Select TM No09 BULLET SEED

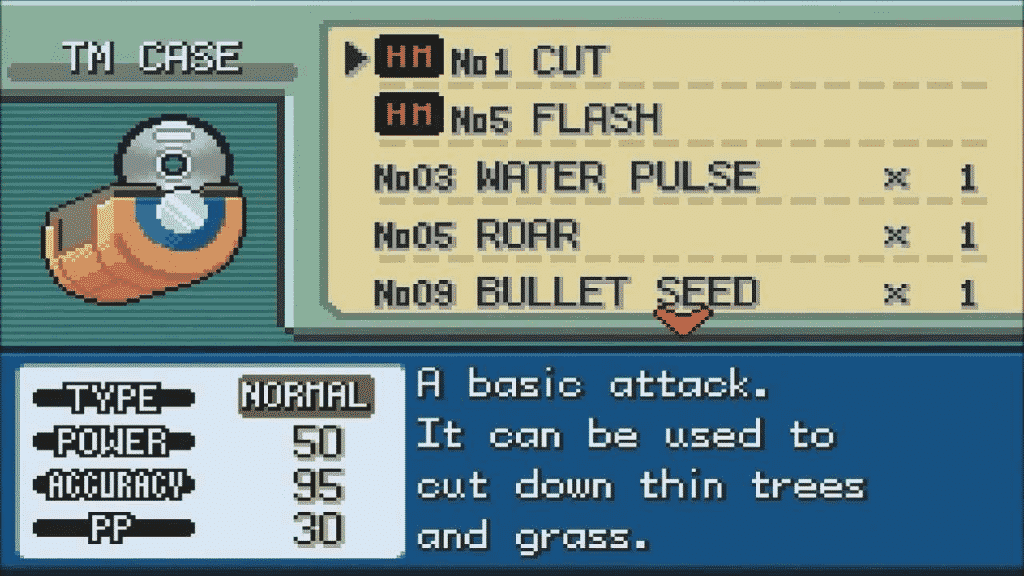[616, 293]
